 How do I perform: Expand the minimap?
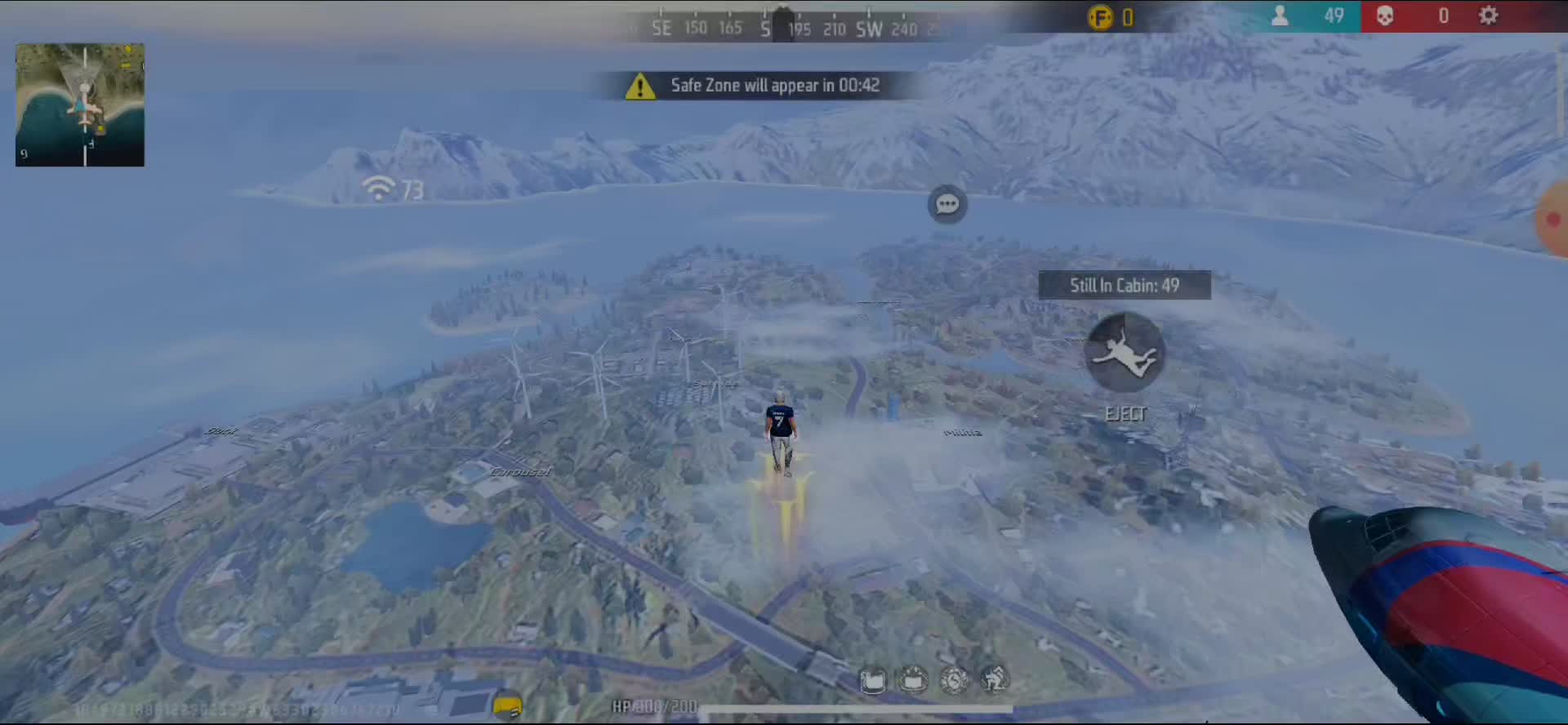click(x=80, y=105)
